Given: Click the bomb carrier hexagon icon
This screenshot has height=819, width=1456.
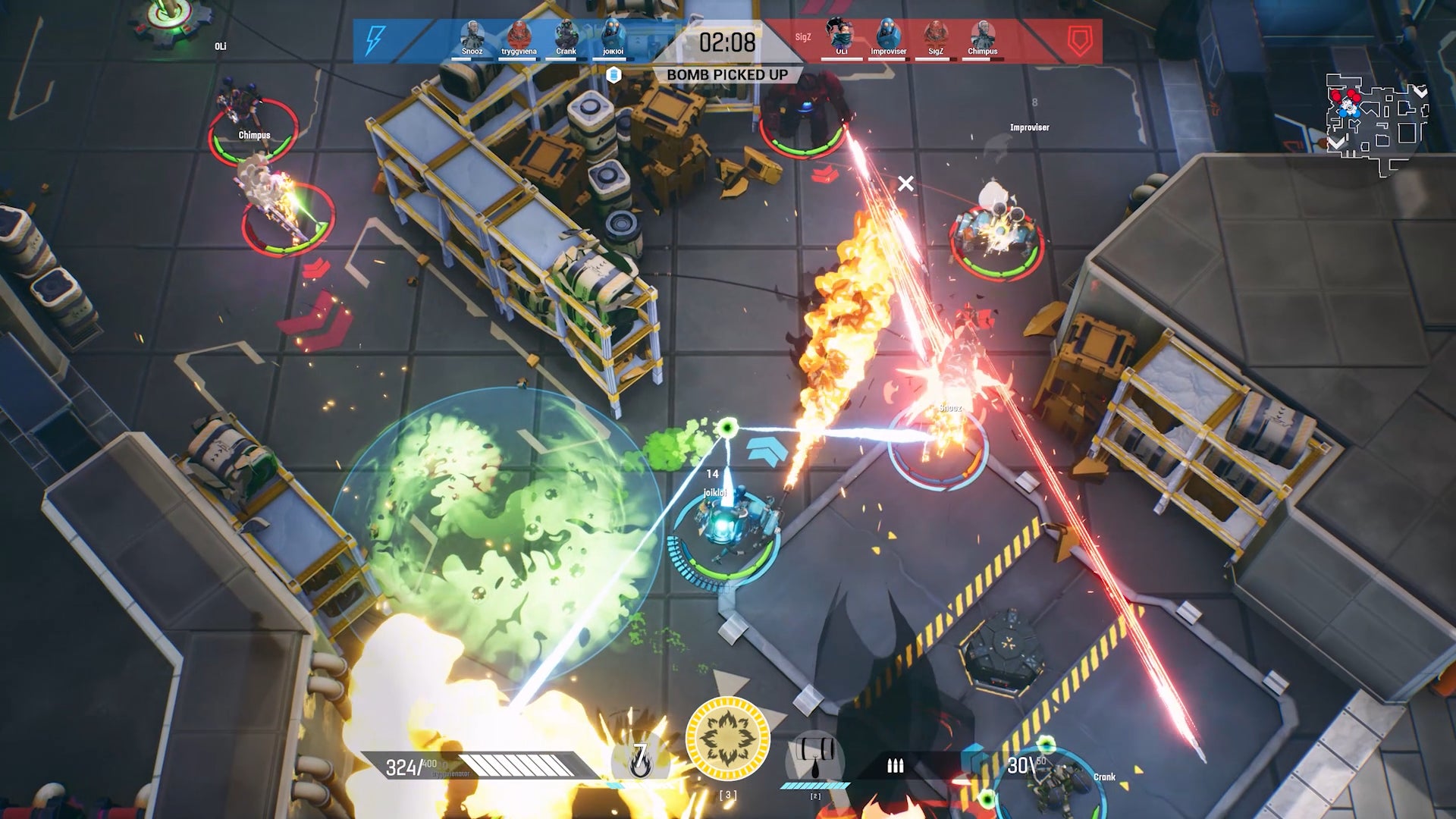Looking at the screenshot, I should pyautogui.click(x=614, y=74).
